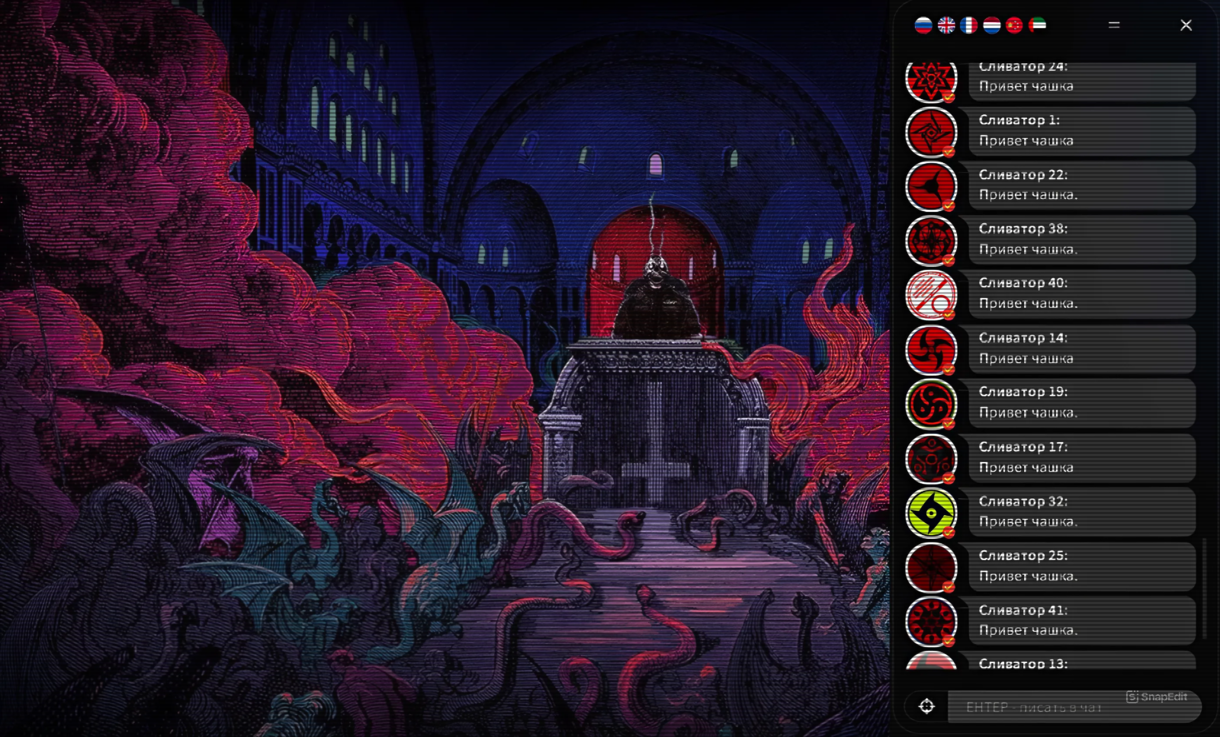The image size is (1220, 737).
Task: Open Сливатор 1's chat message
Action: point(1081,131)
